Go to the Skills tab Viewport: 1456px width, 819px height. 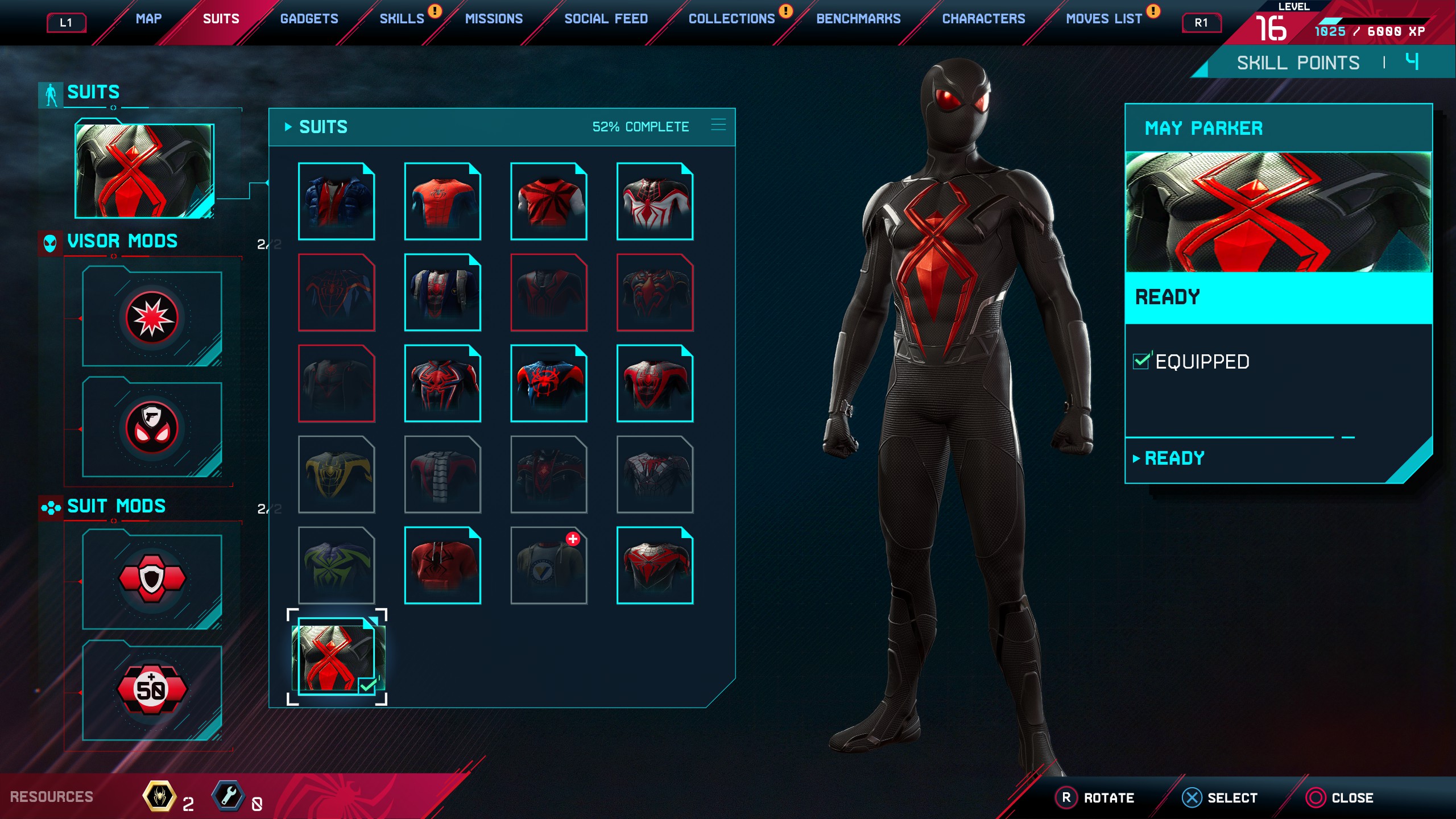(402, 19)
